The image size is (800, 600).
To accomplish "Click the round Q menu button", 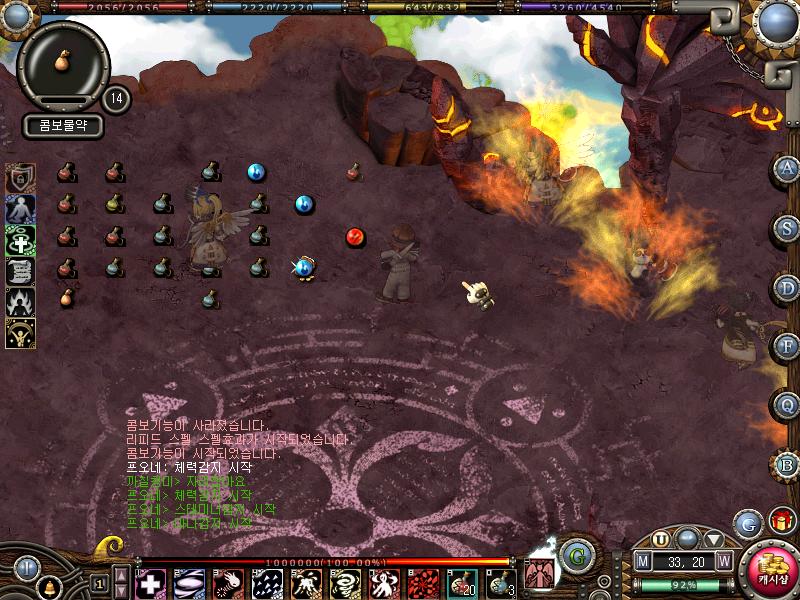I will tap(787, 405).
